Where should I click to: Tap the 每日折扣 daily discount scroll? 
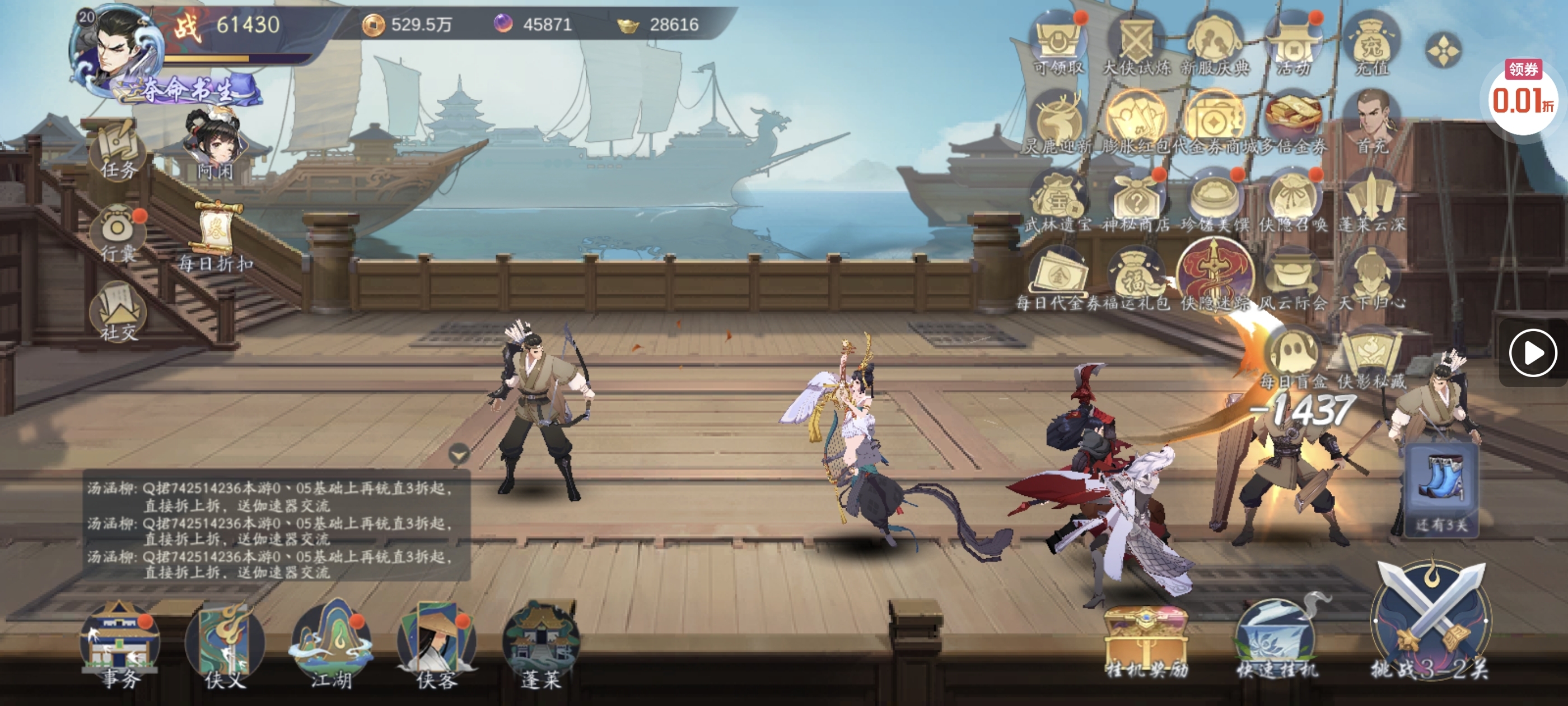coord(216,236)
